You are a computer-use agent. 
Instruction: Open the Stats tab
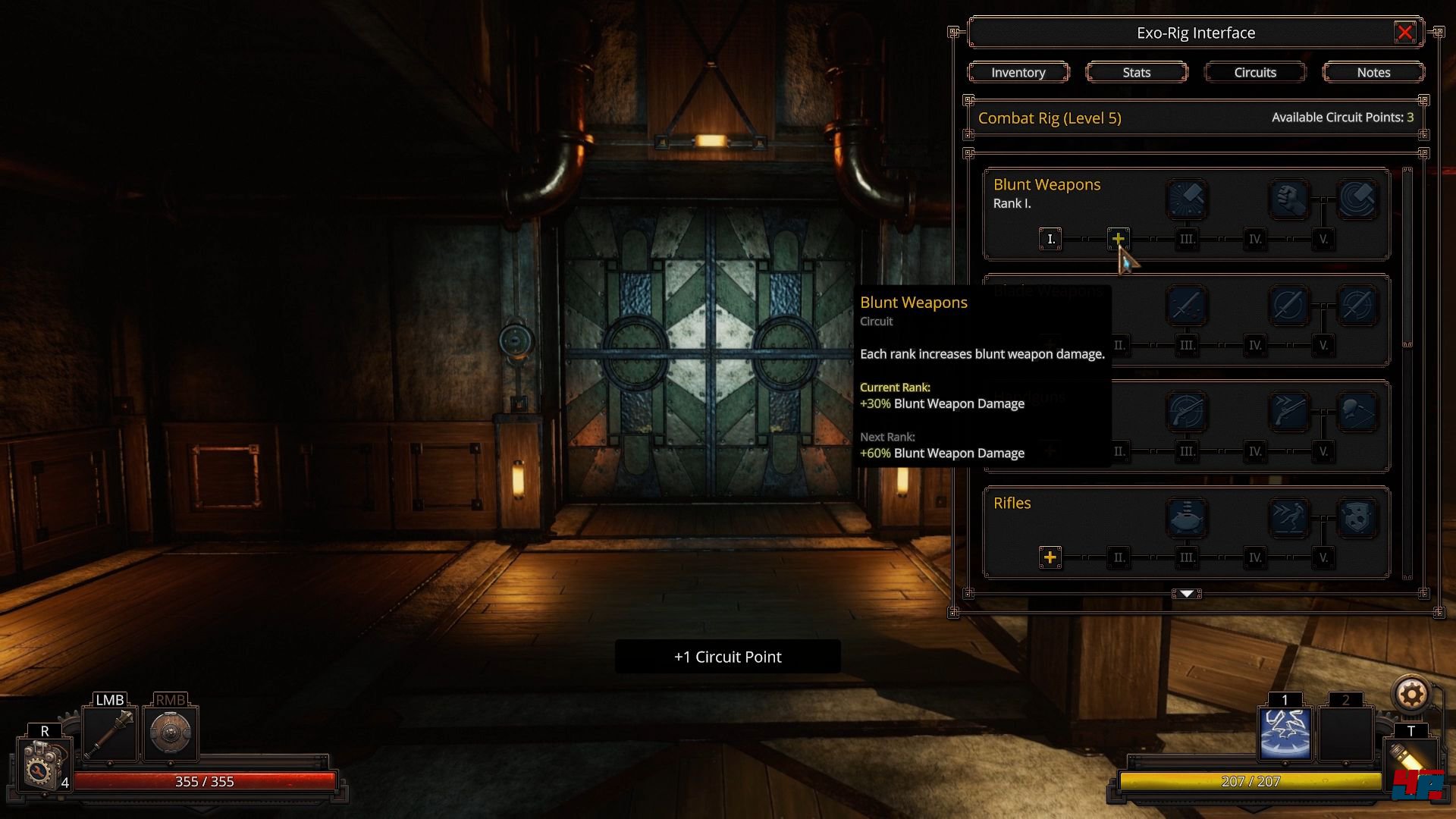(x=1136, y=72)
